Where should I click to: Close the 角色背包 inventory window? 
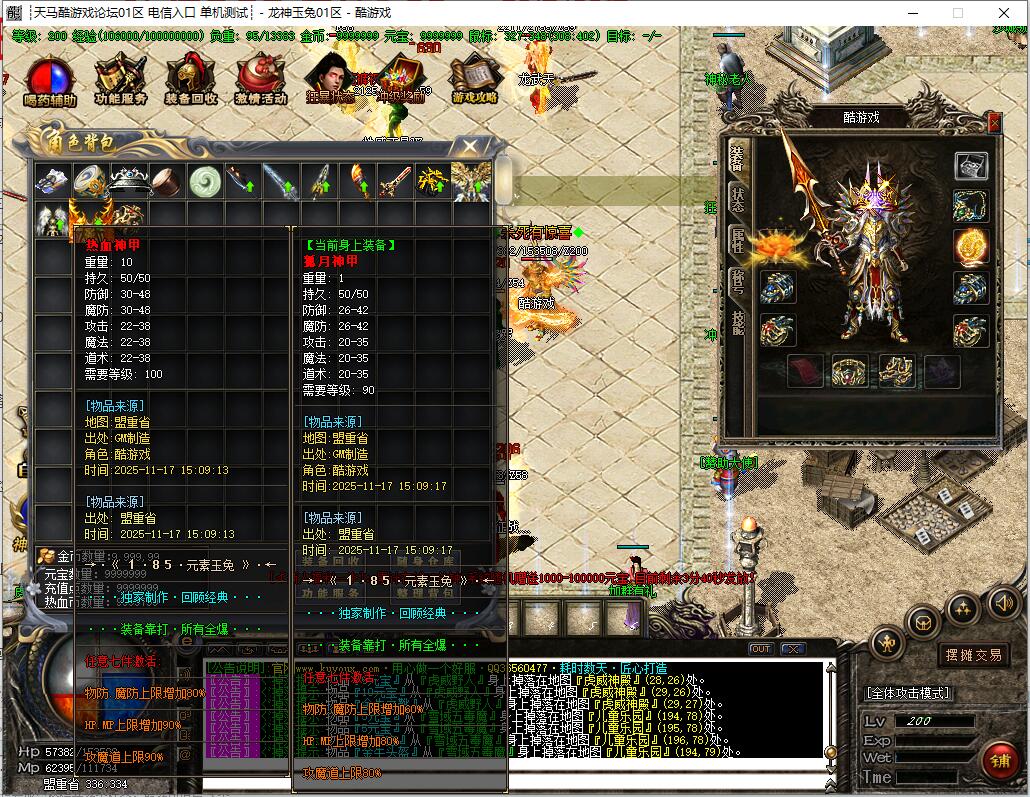[x=466, y=148]
